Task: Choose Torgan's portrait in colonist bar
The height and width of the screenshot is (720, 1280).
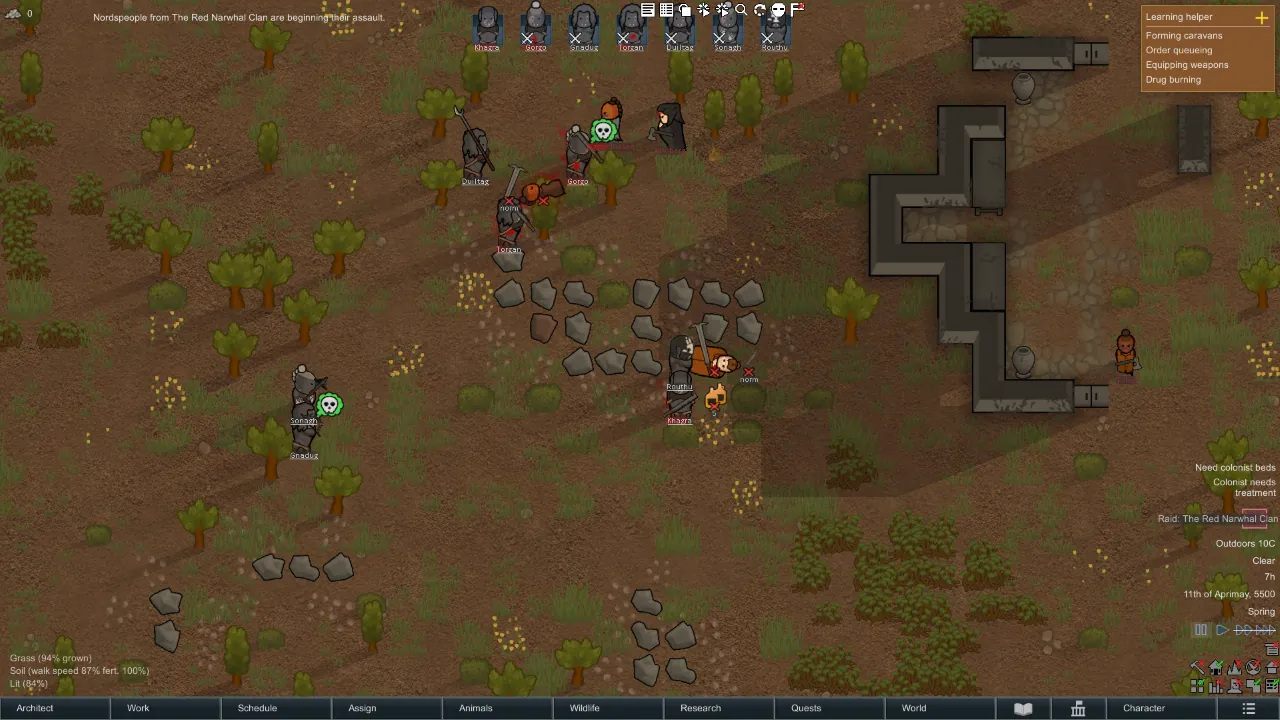Action: click(631, 26)
